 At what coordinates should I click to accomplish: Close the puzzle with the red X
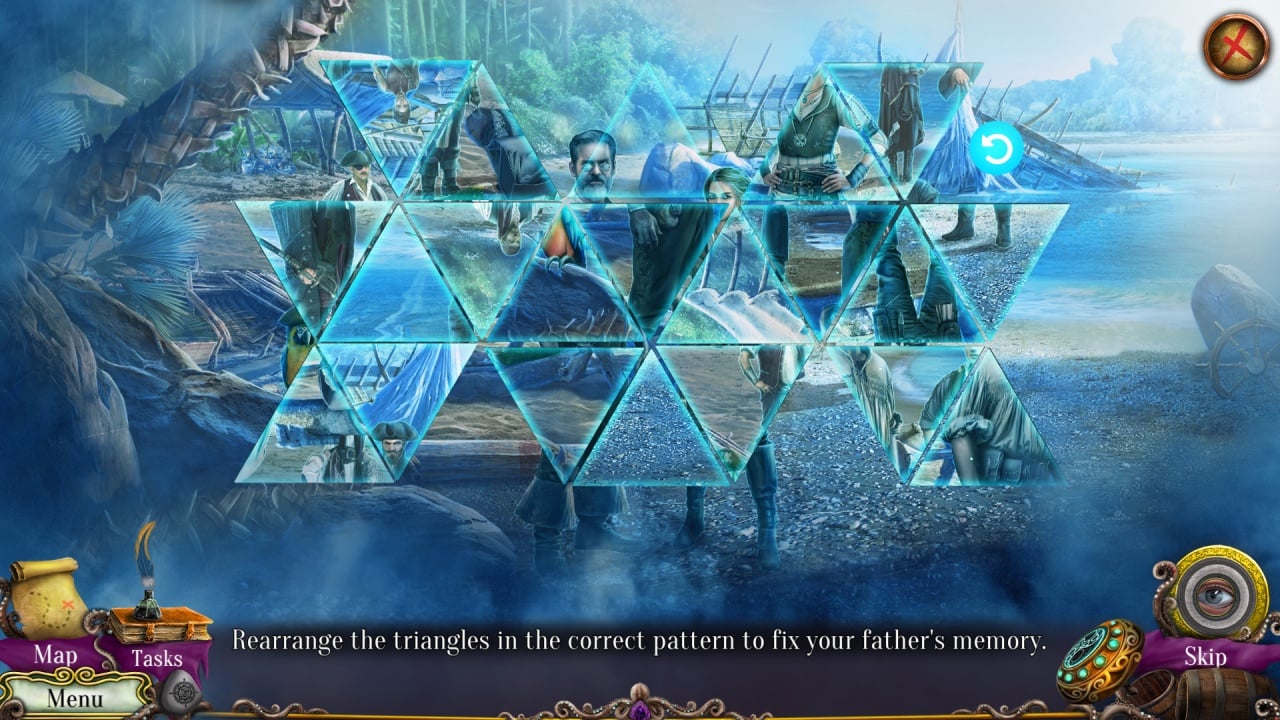pyautogui.click(x=1236, y=45)
